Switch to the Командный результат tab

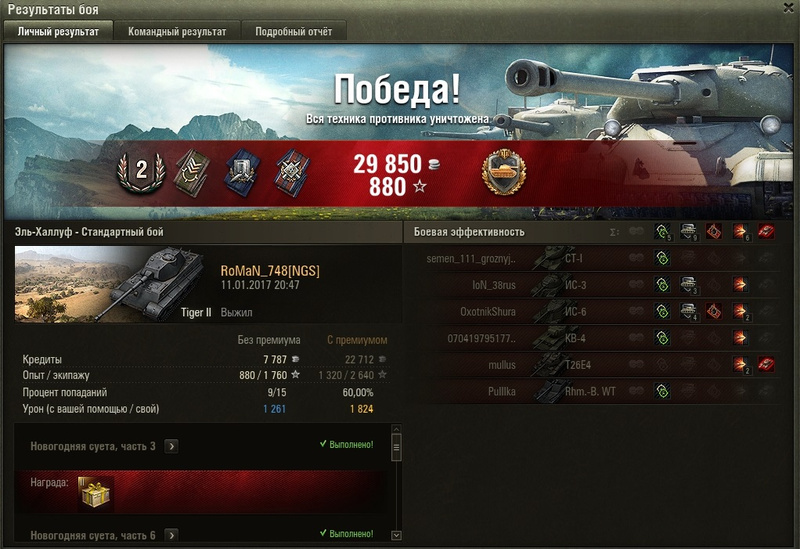point(177,32)
